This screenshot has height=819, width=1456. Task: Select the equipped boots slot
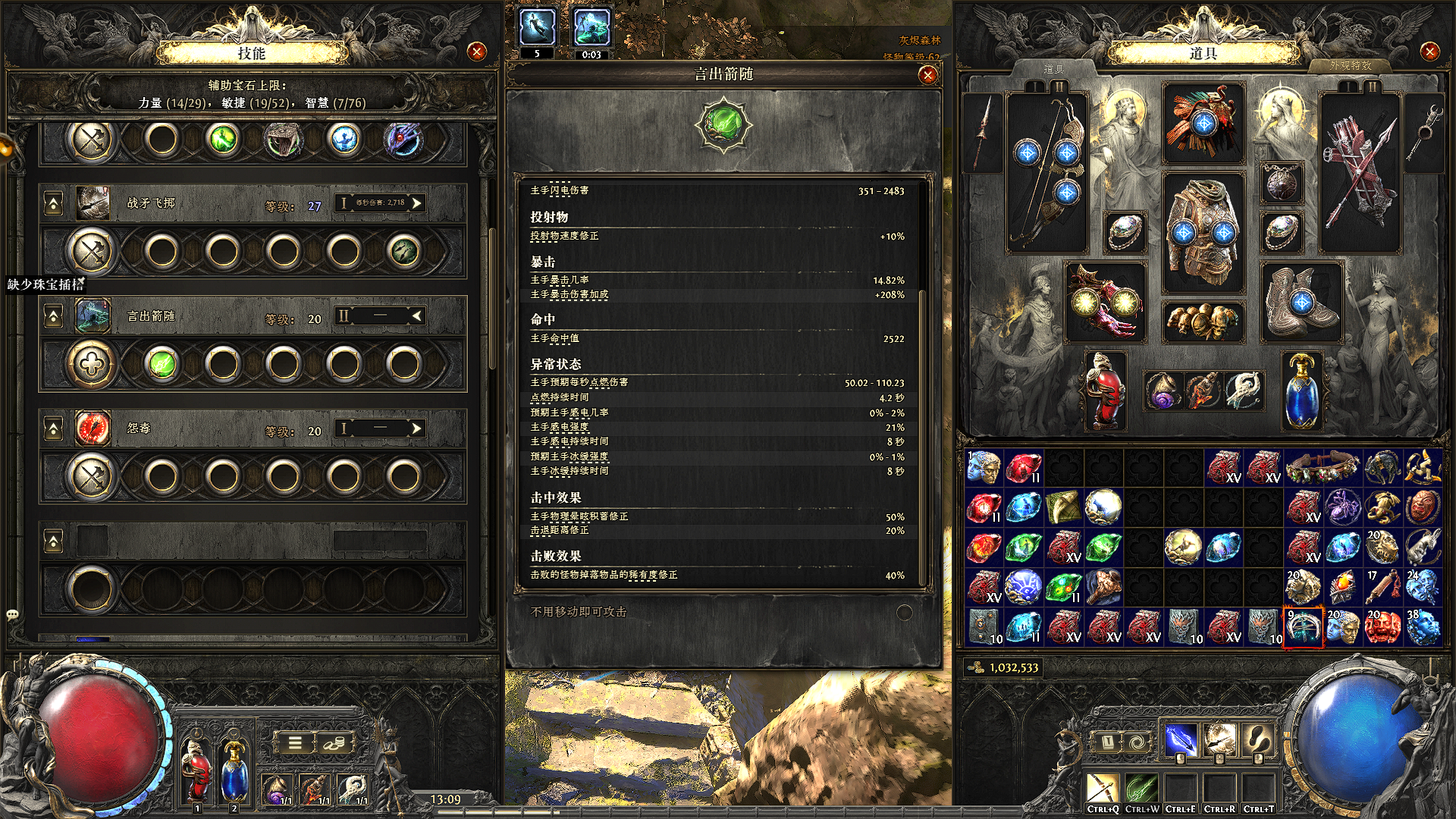click(1301, 302)
